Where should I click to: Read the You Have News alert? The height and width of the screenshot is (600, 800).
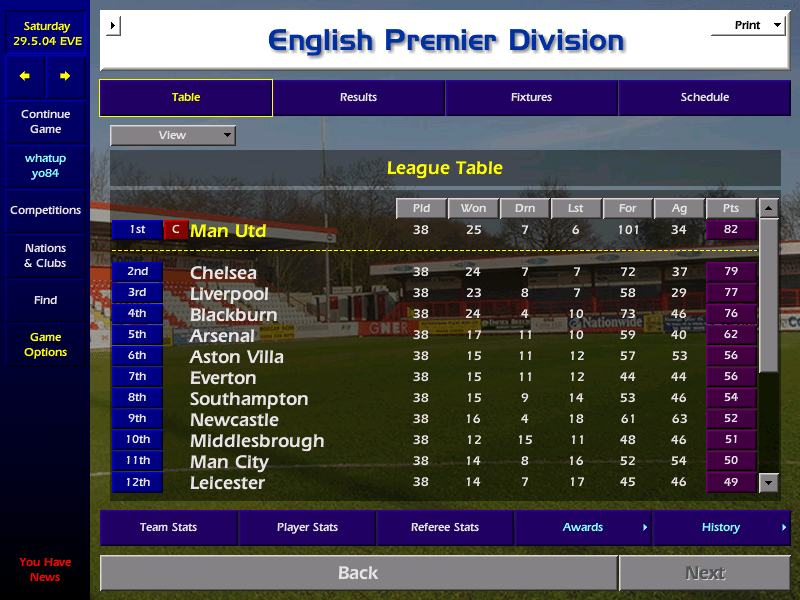pos(45,570)
